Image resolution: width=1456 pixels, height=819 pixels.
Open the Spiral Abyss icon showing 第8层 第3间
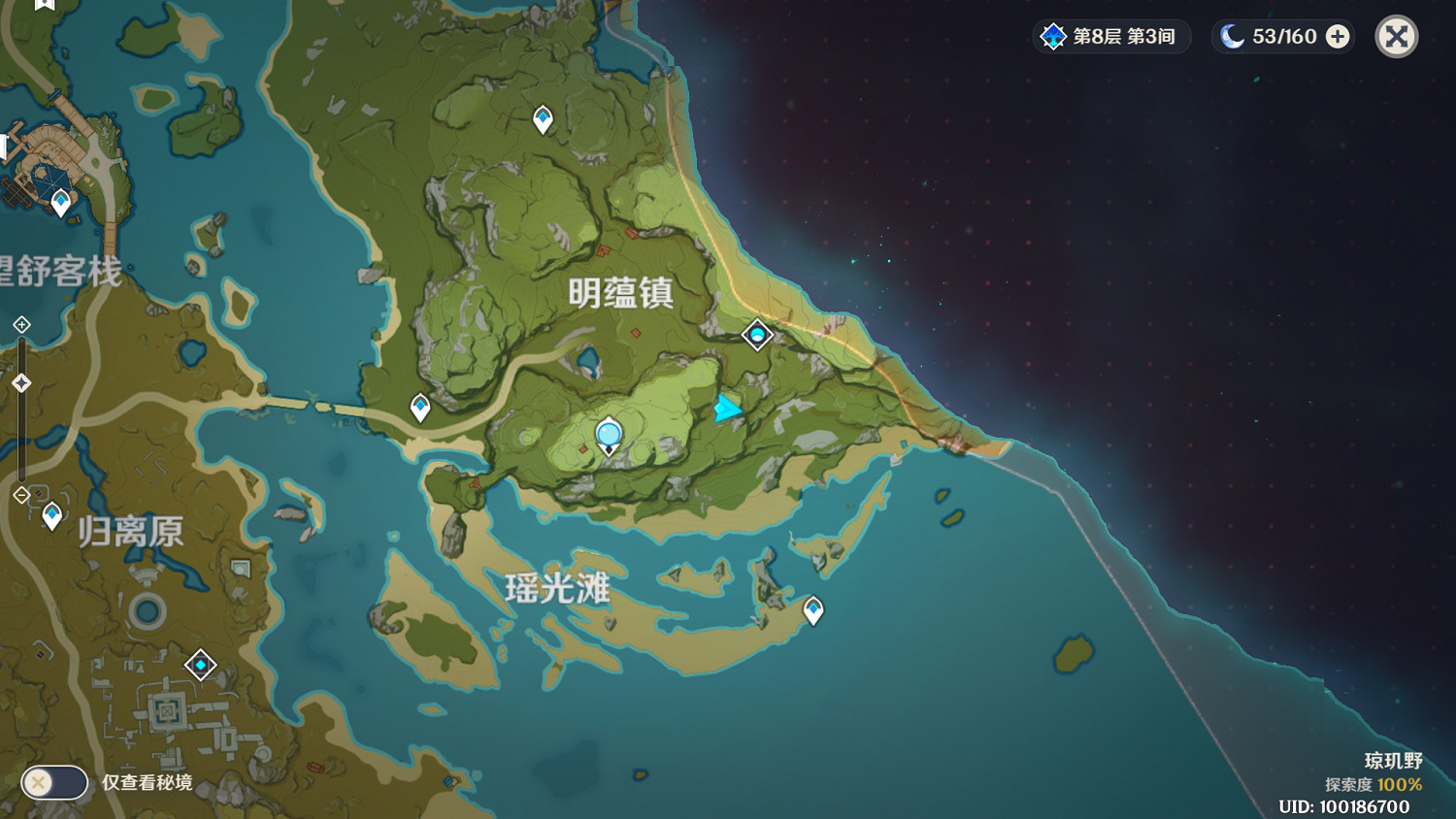[x=1053, y=36]
